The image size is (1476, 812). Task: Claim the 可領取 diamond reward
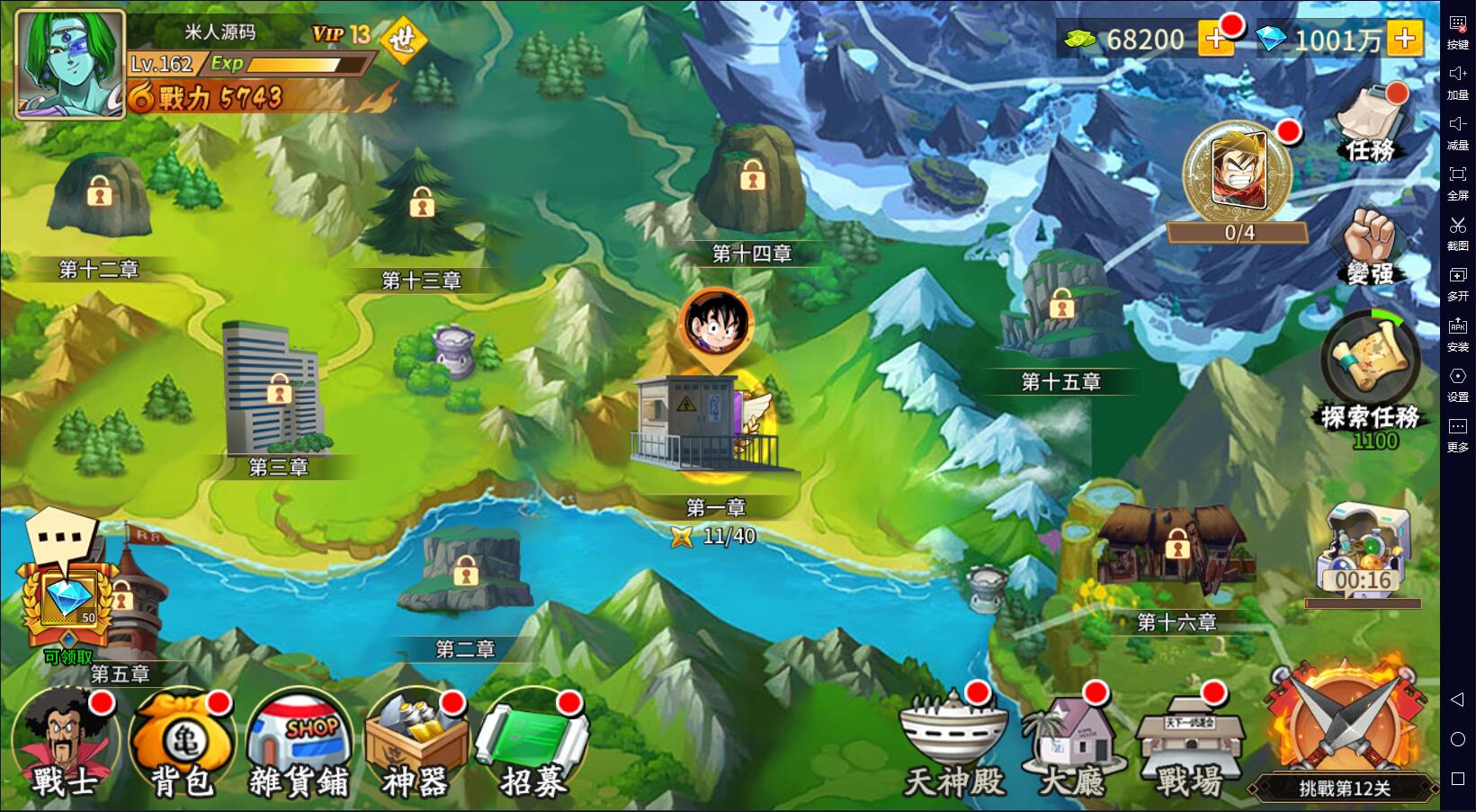point(68,601)
